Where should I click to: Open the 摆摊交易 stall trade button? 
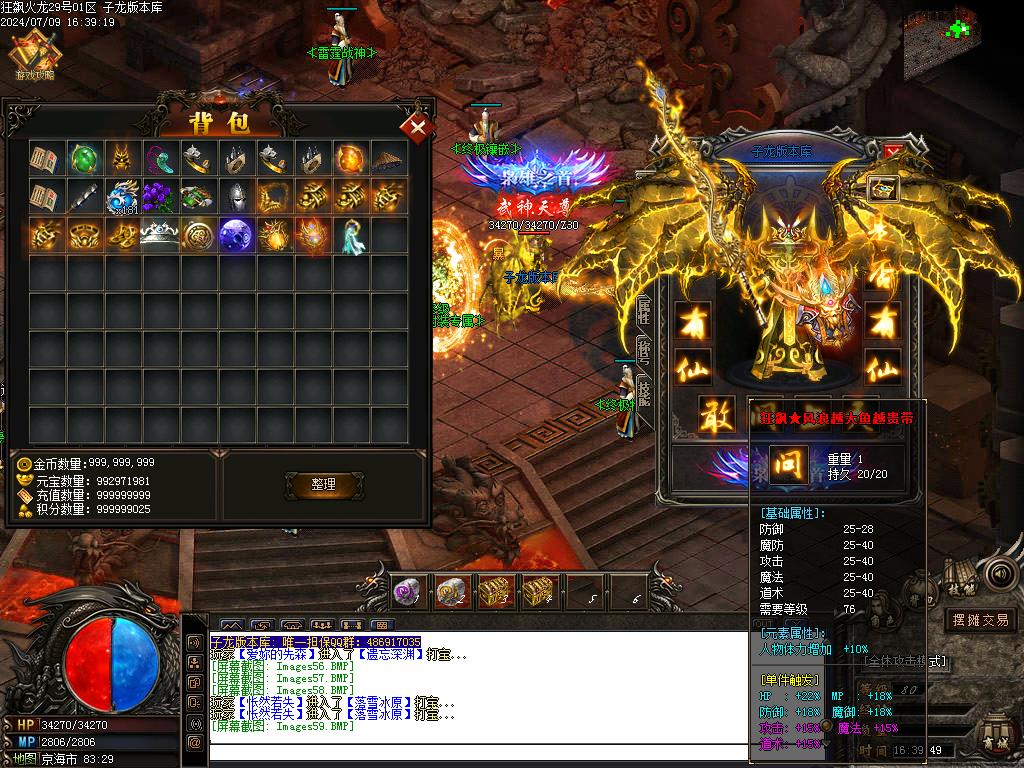pyautogui.click(x=980, y=620)
